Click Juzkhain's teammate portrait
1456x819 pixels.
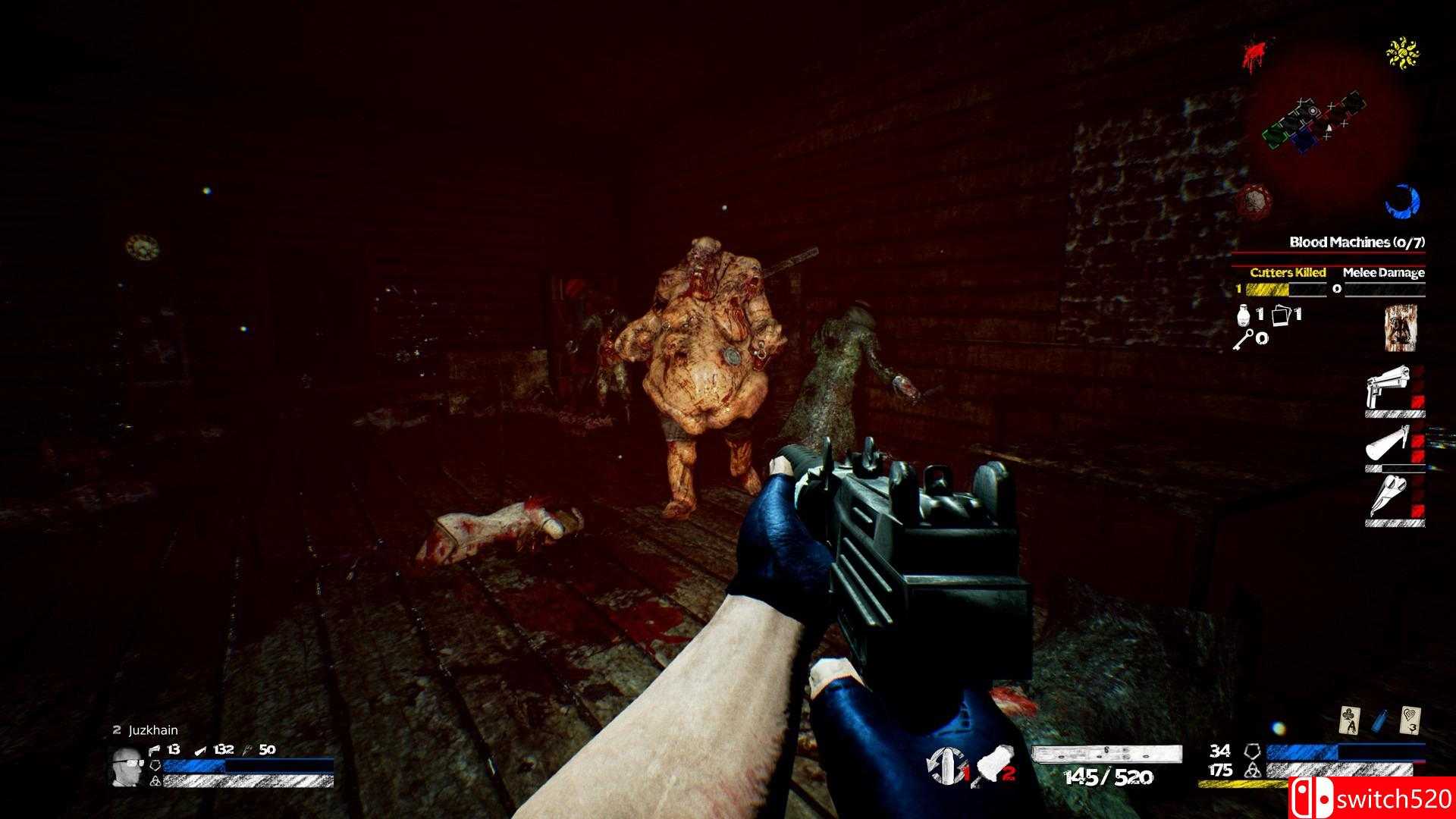pyautogui.click(x=127, y=767)
